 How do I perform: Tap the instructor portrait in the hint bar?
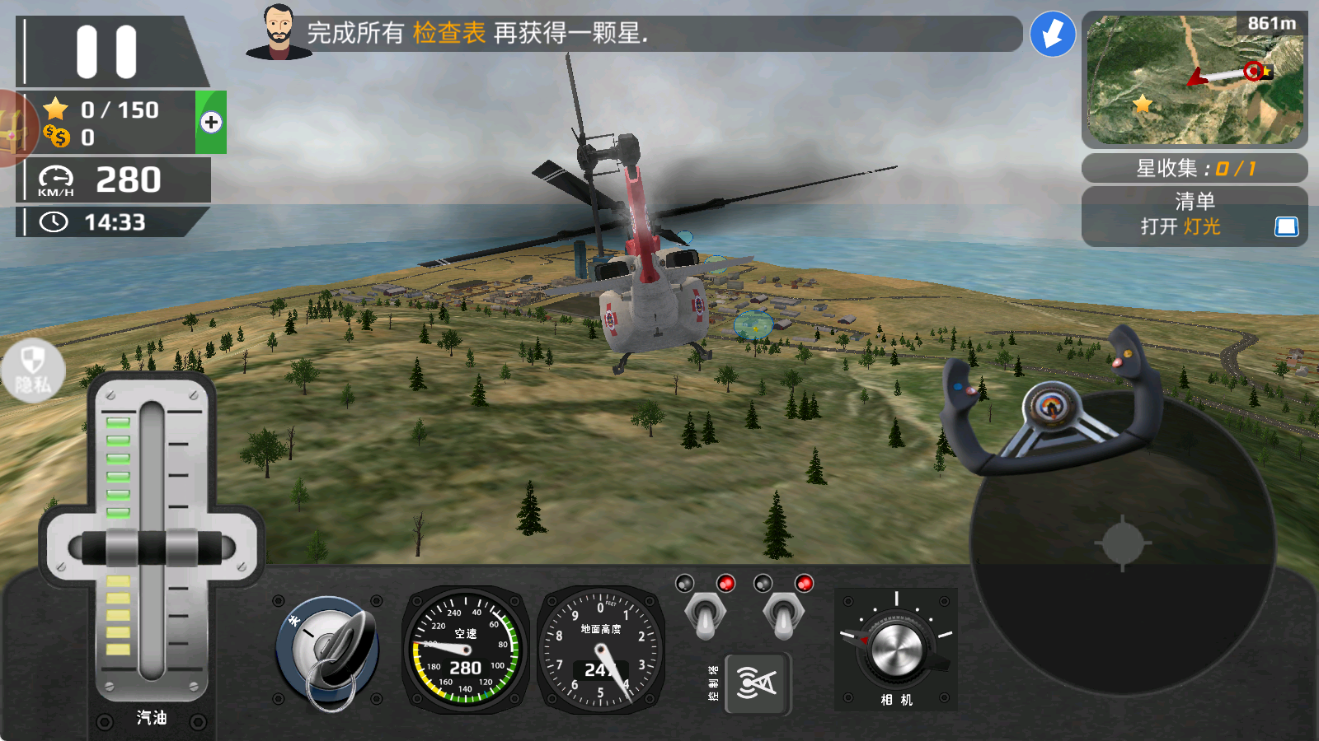coord(279,32)
